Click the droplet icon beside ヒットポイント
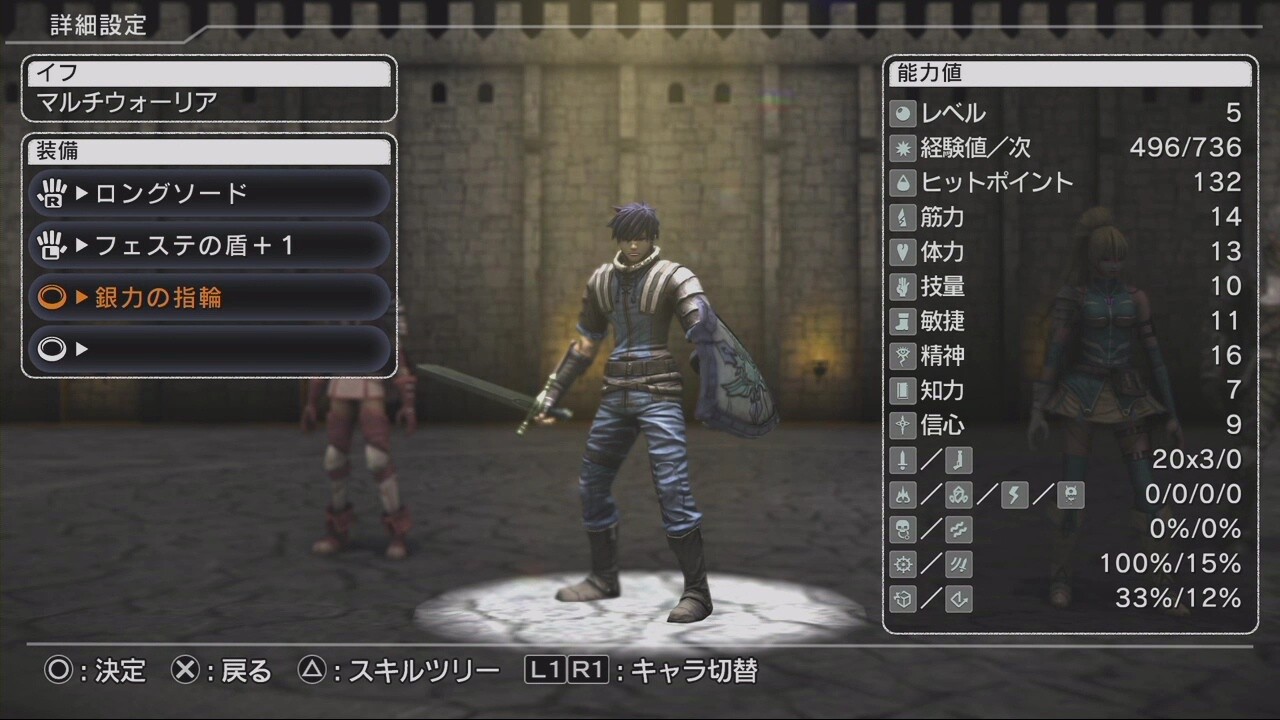The height and width of the screenshot is (720, 1280). [x=902, y=182]
